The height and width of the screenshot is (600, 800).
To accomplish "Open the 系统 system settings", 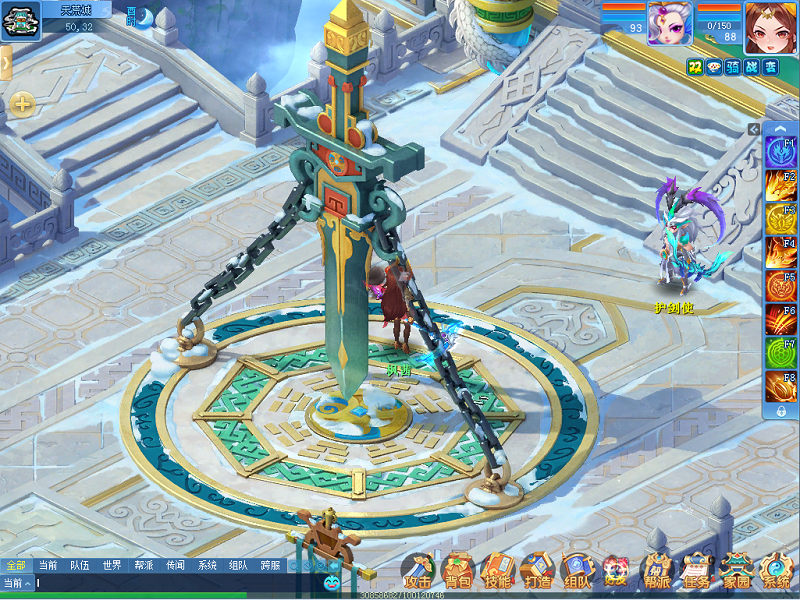I will point(776,571).
